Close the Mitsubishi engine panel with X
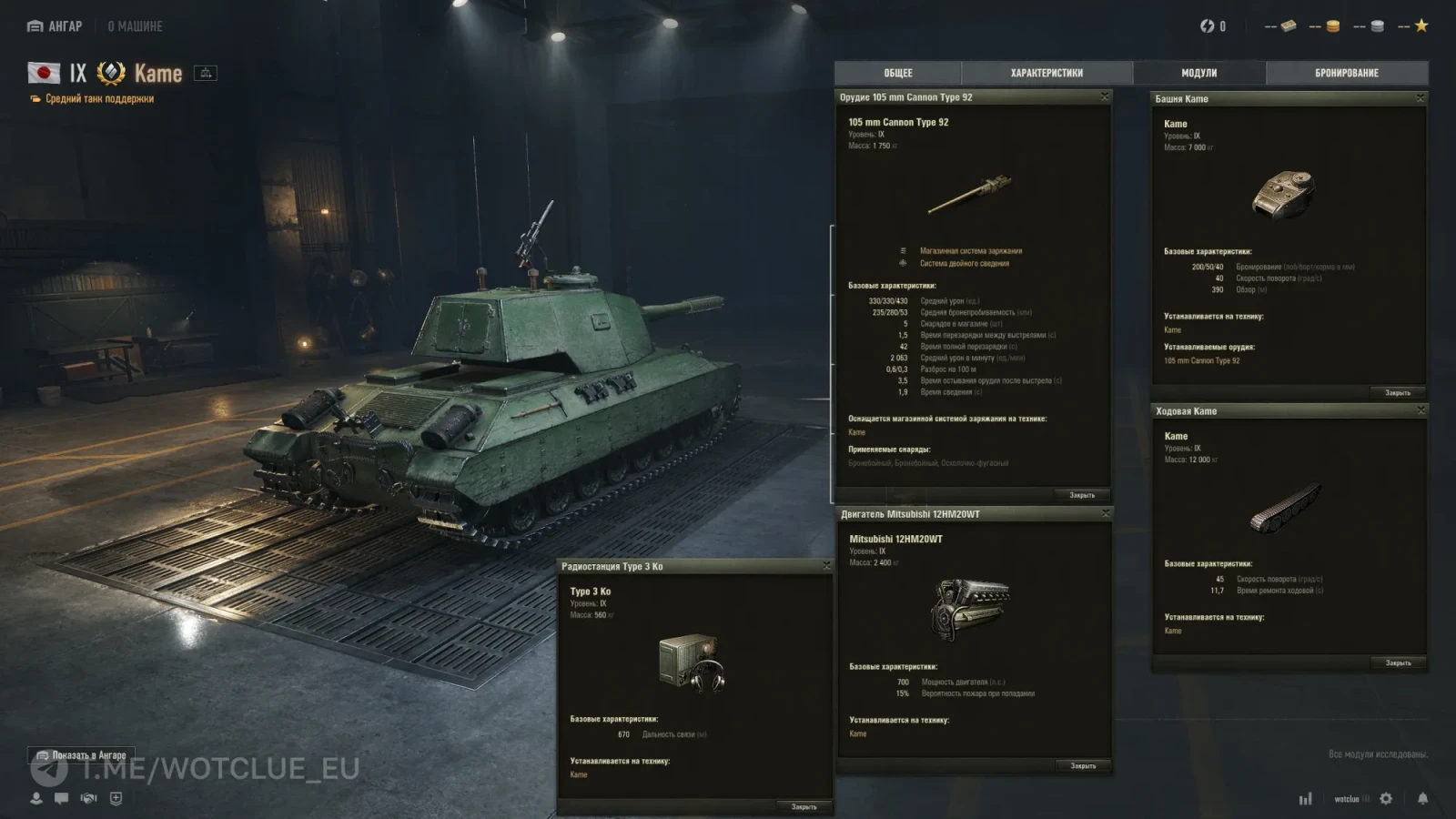 [1106, 513]
